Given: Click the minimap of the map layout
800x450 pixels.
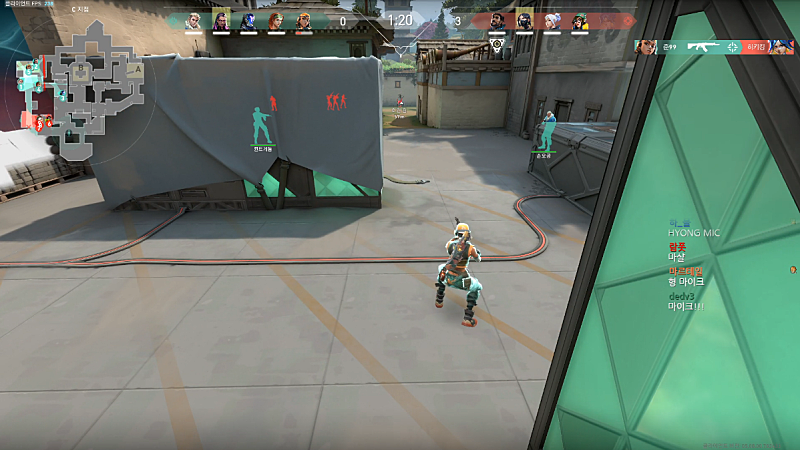Looking at the screenshot, I should (78, 92).
